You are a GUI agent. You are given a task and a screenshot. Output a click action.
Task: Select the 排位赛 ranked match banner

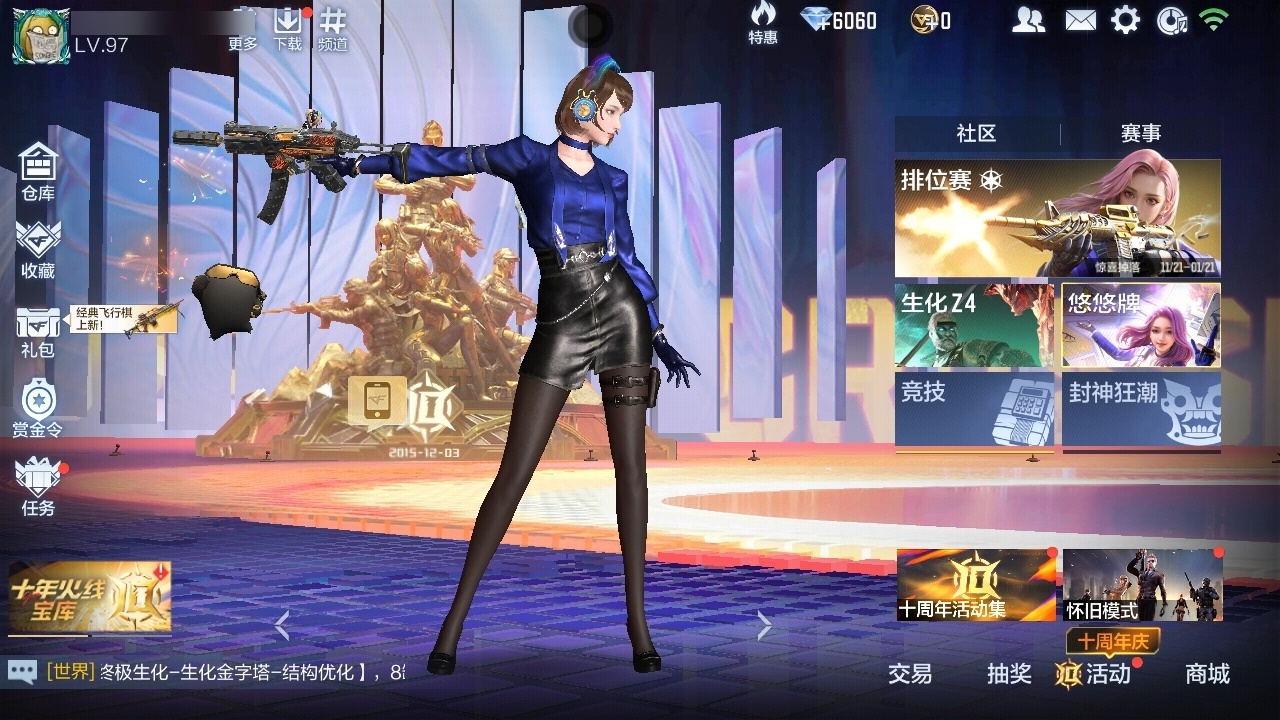pos(1057,218)
